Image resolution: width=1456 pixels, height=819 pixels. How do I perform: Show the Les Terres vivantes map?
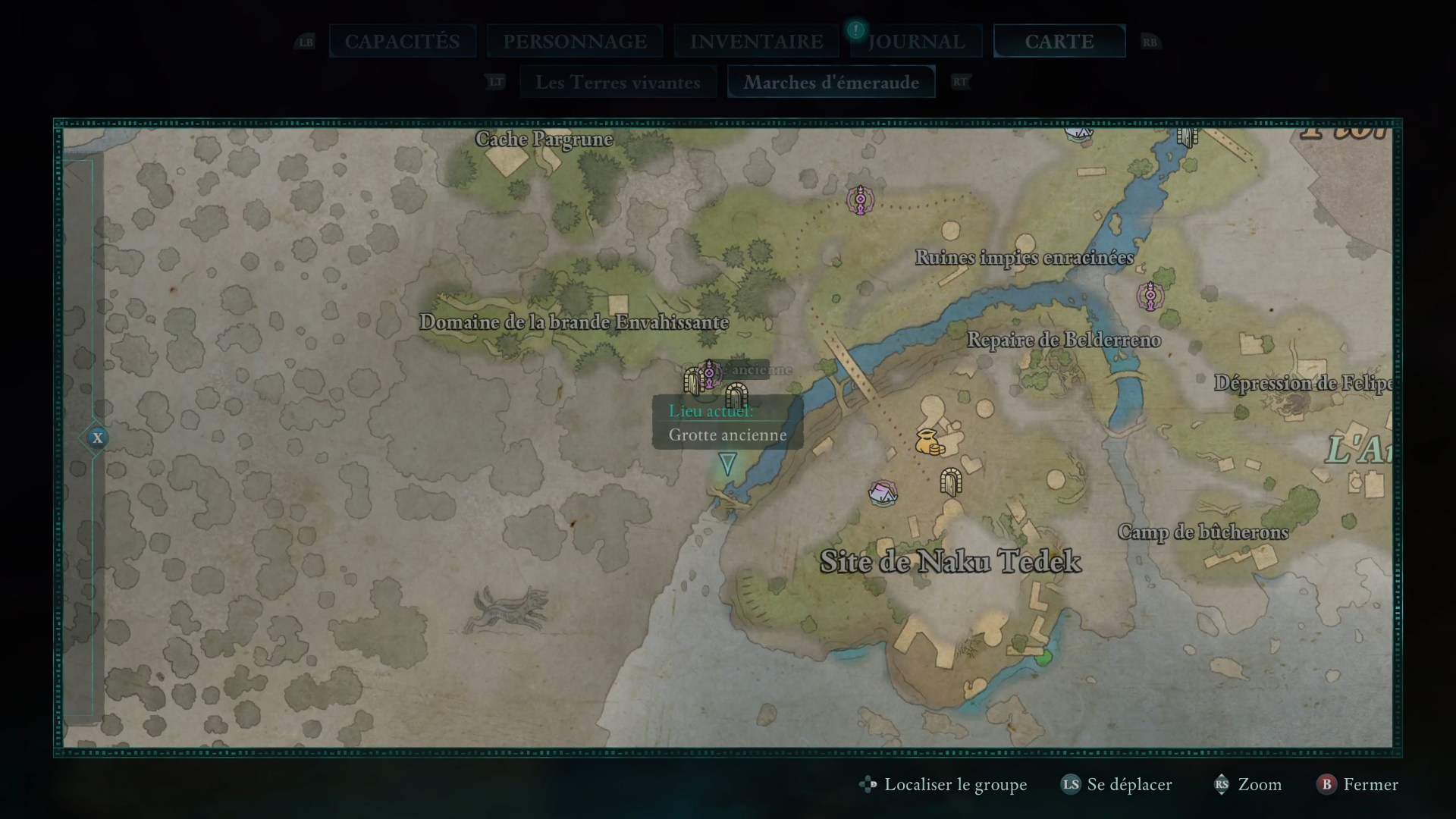[x=617, y=82]
